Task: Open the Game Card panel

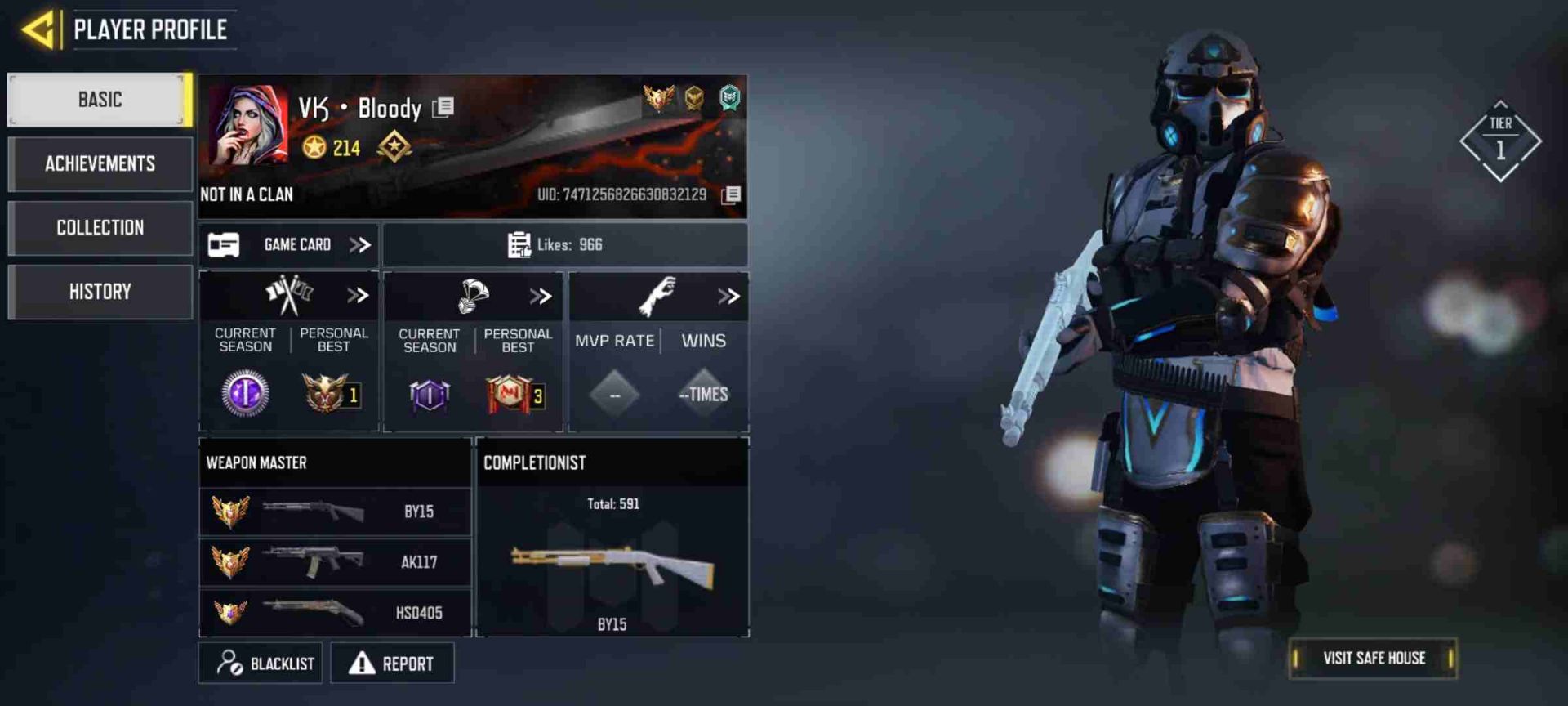Action: tap(288, 245)
